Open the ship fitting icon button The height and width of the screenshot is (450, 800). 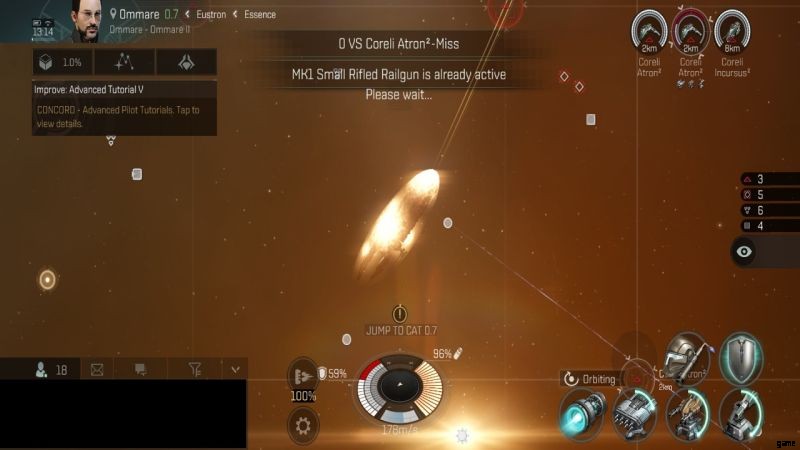(x=186, y=62)
